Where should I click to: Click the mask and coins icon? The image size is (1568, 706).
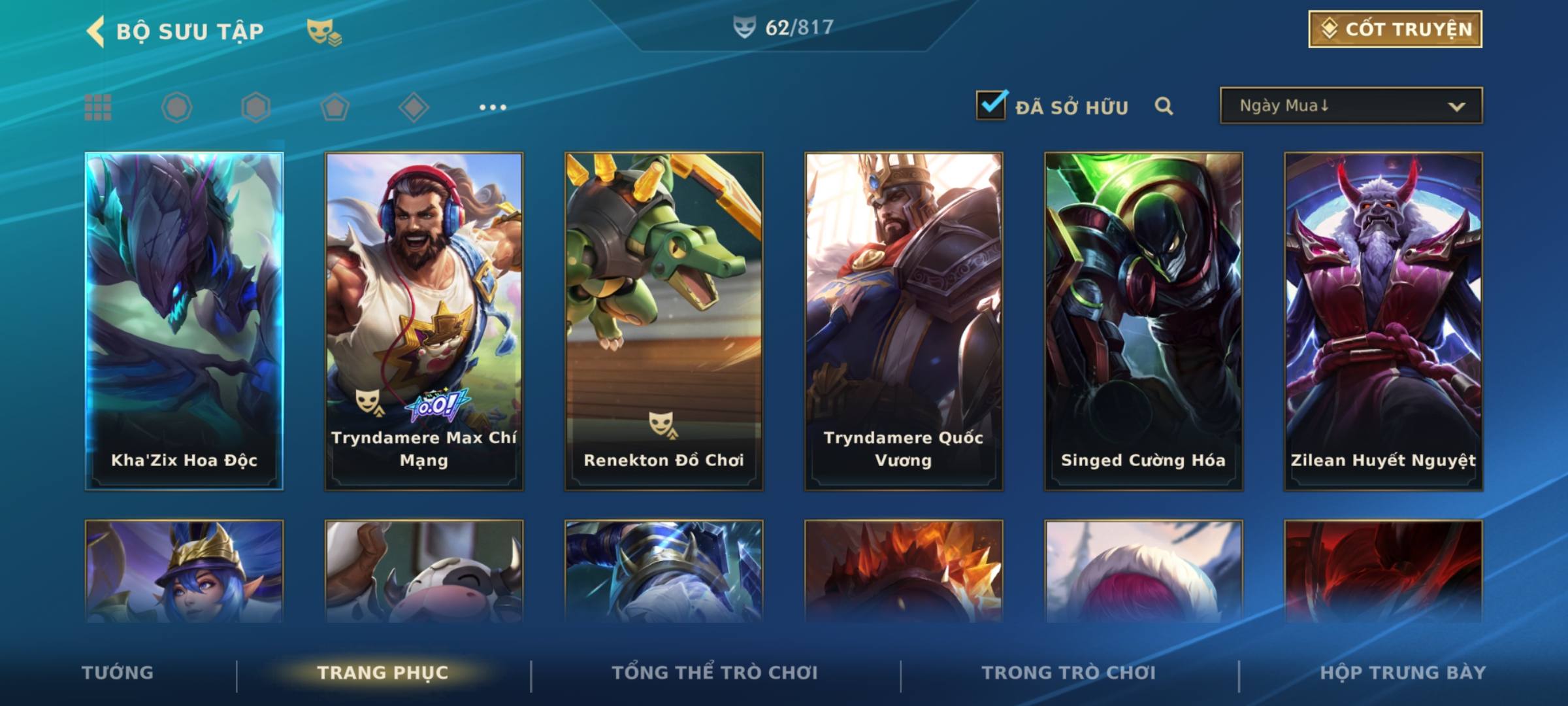coord(324,31)
